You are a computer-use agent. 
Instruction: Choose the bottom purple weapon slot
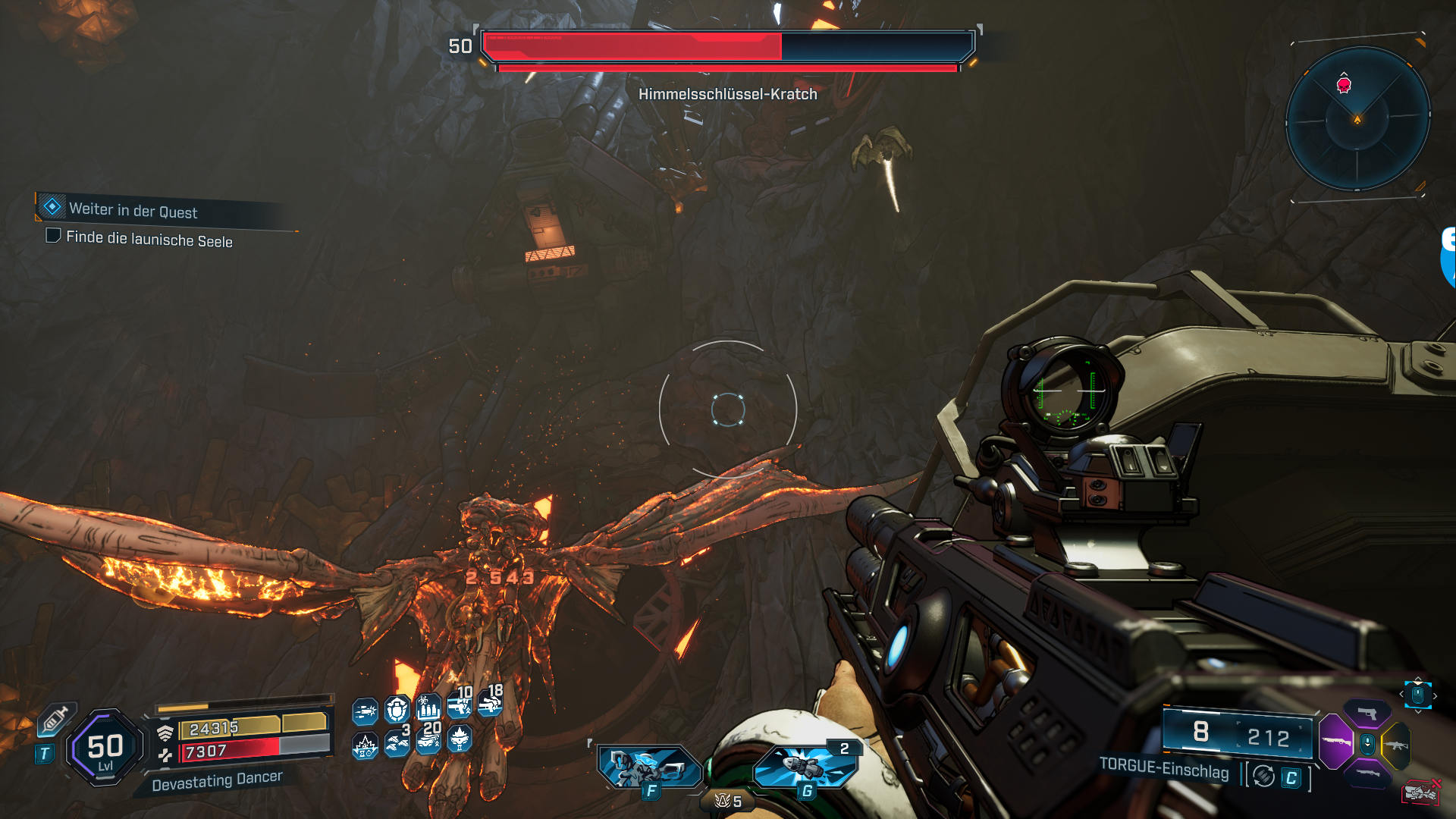[x=1367, y=773]
